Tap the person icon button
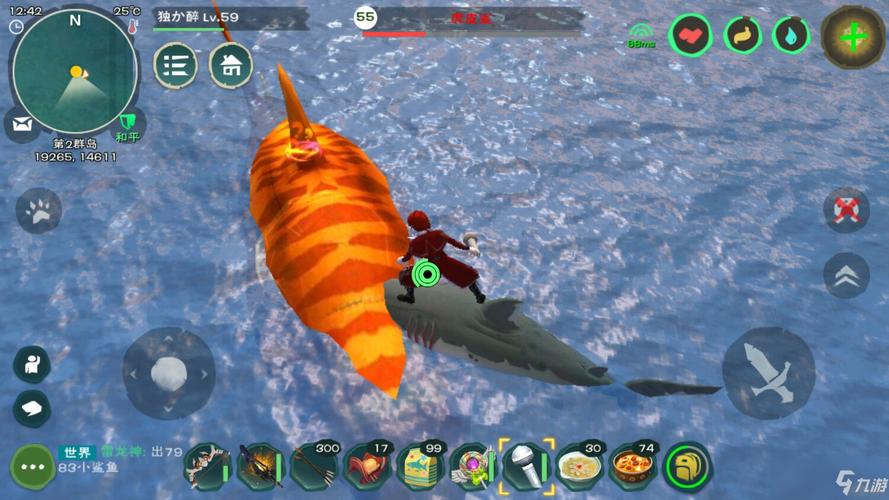 pos(32,364)
